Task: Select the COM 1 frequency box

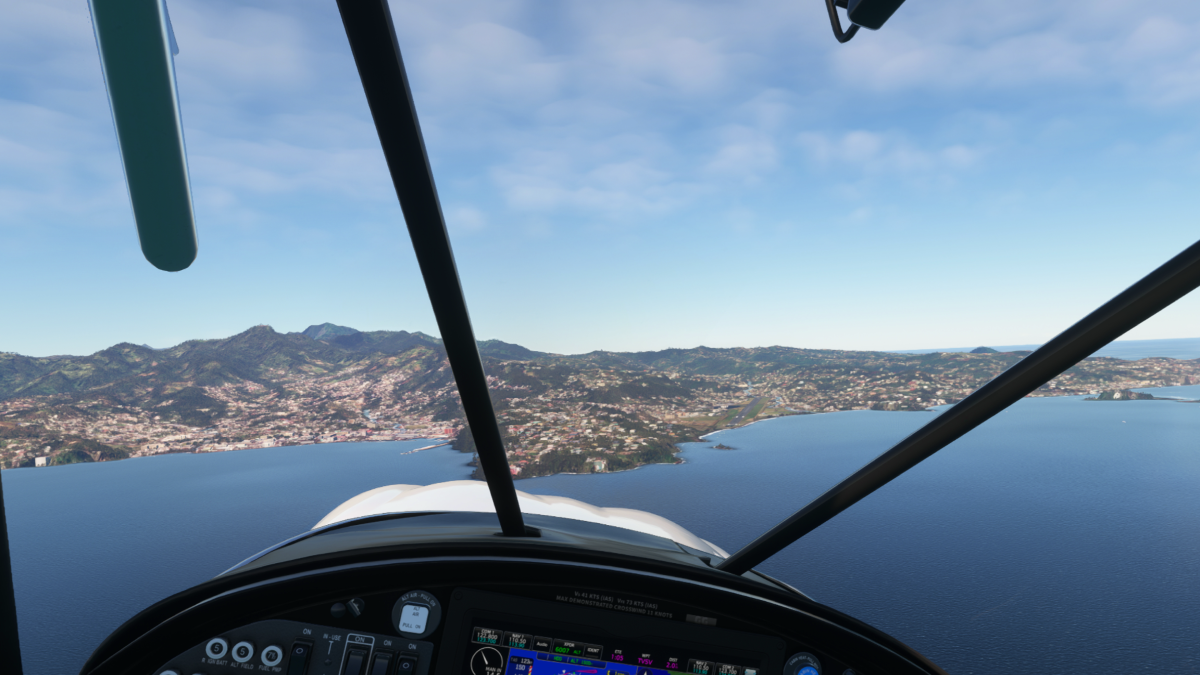Action: pyautogui.click(x=486, y=637)
